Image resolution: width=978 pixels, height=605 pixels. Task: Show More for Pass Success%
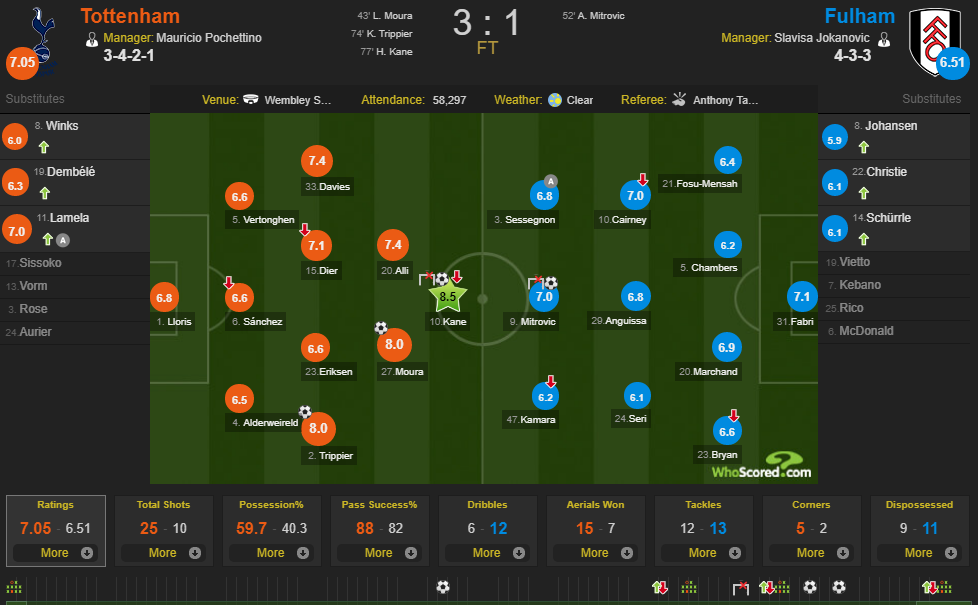379,553
